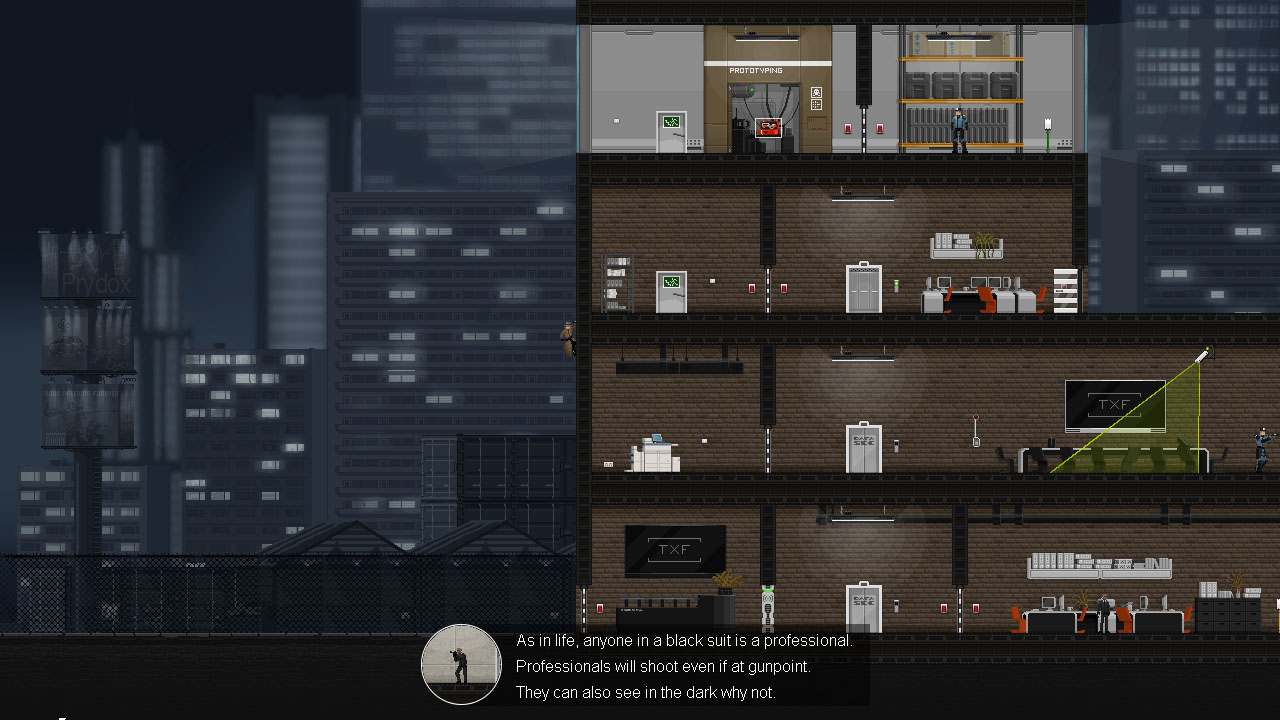Click the TXF display above the reception desk
This screenshot has width=1280, height=720.
coord(675,548)
